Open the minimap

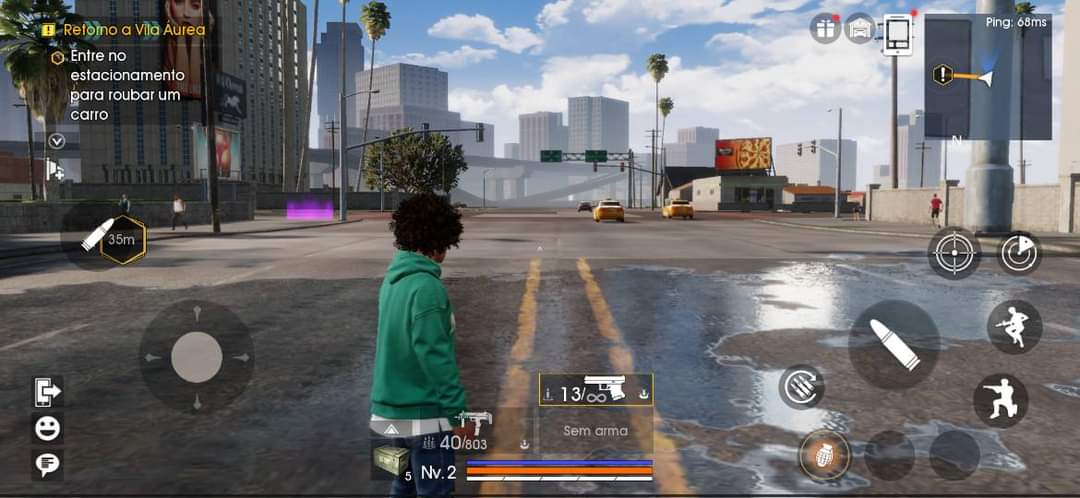pos(987,77)
